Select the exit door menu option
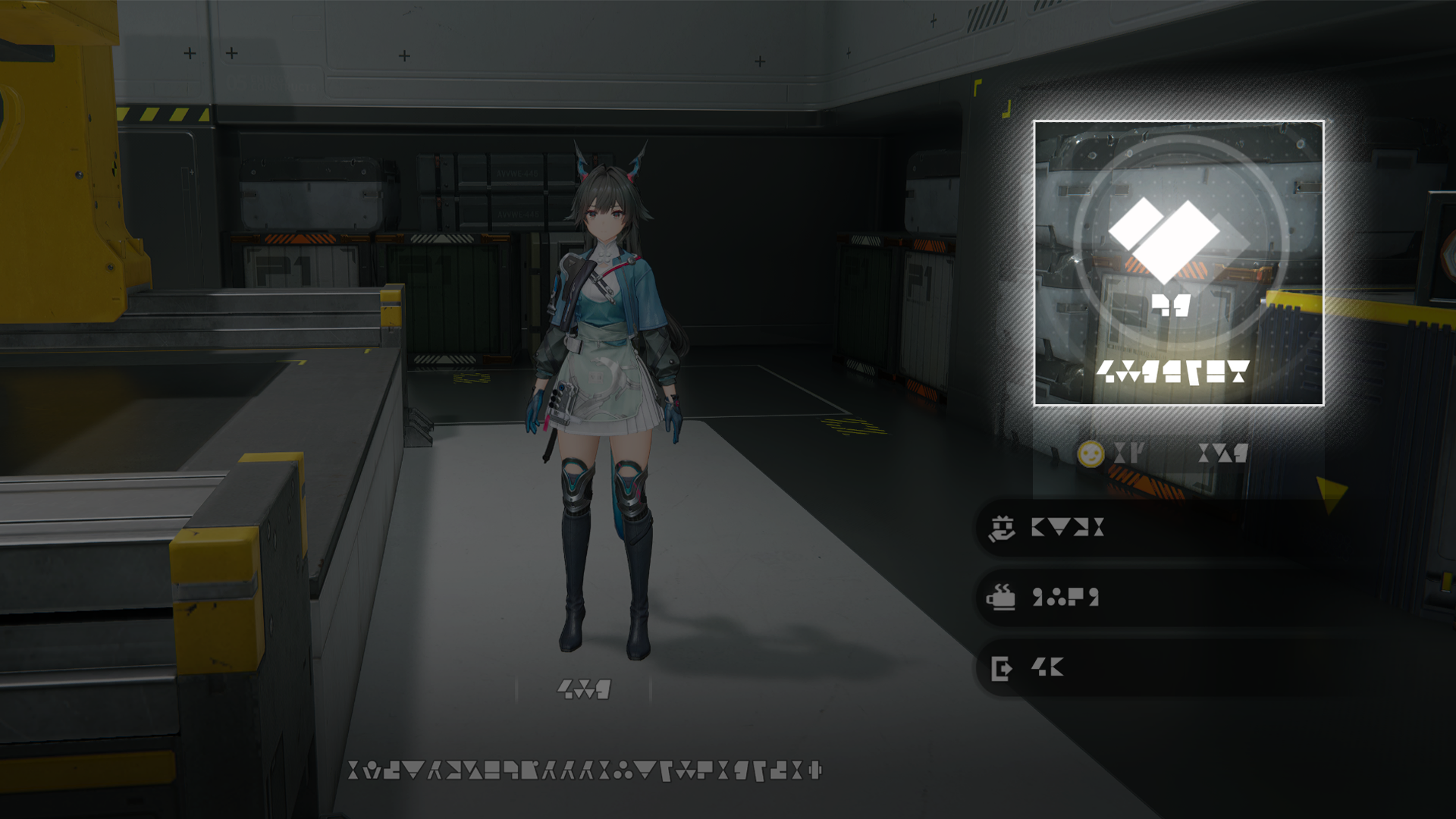This screenshot has height=819, width=1456. point(1137,668)
